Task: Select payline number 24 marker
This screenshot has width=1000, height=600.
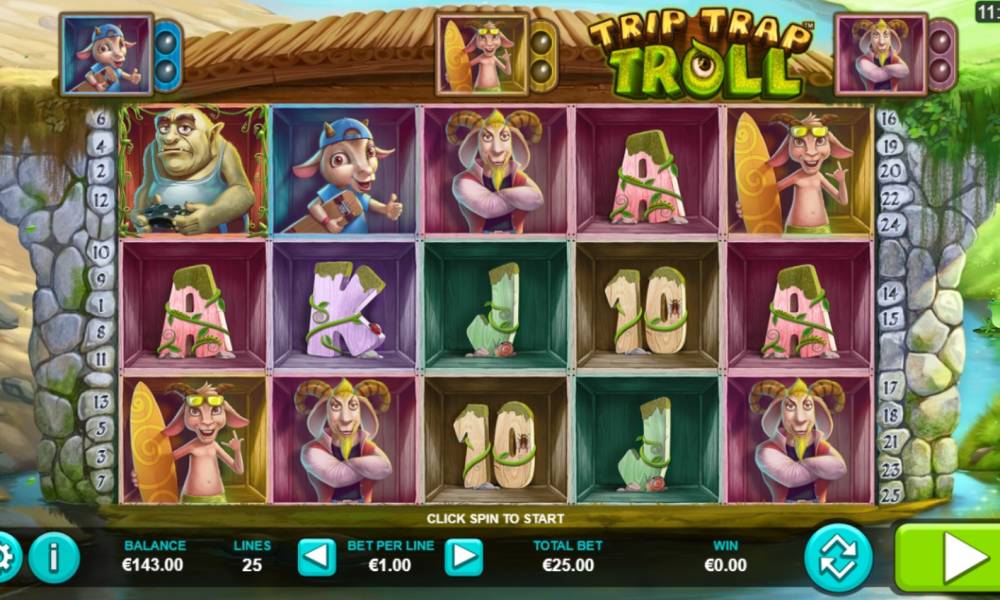Action: click(891, 224)
